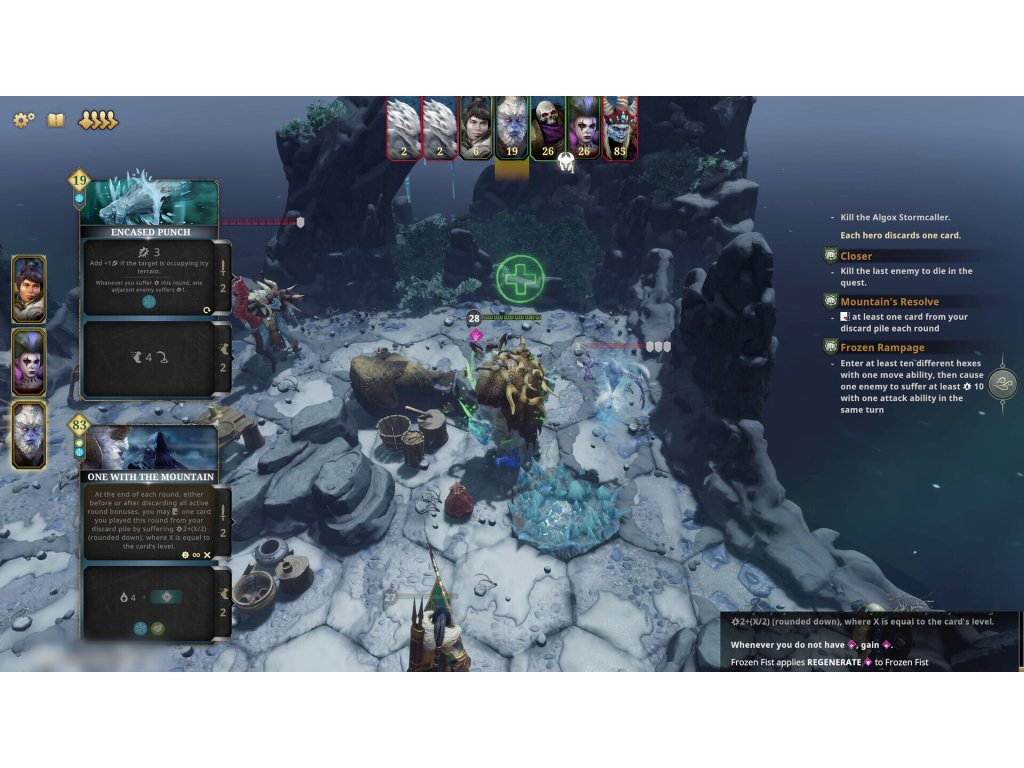
Task: Select the dark-haired hero portrait in party list
Action: coord(29,289)
